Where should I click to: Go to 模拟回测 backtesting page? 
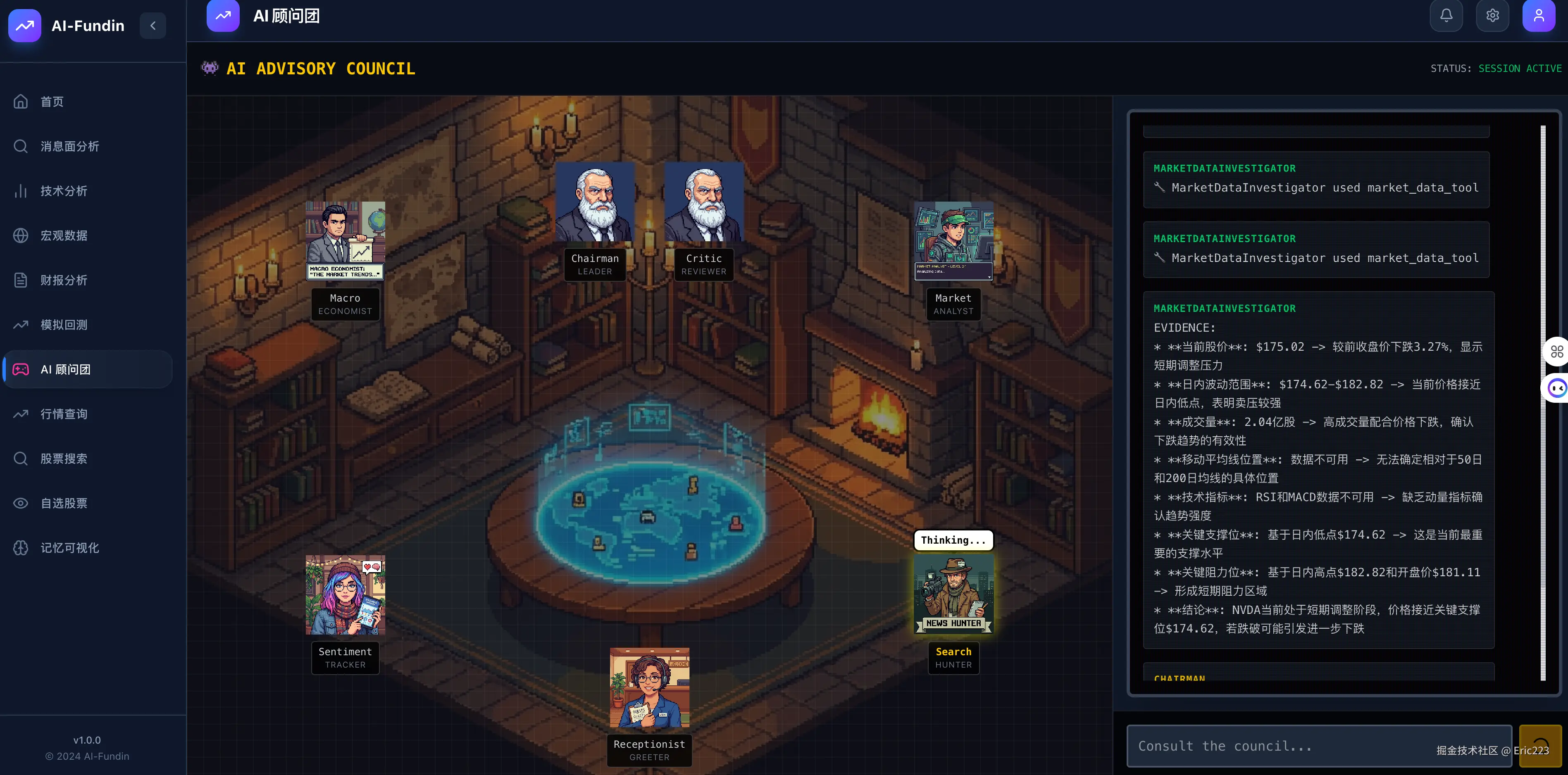(x=64, y=325)
